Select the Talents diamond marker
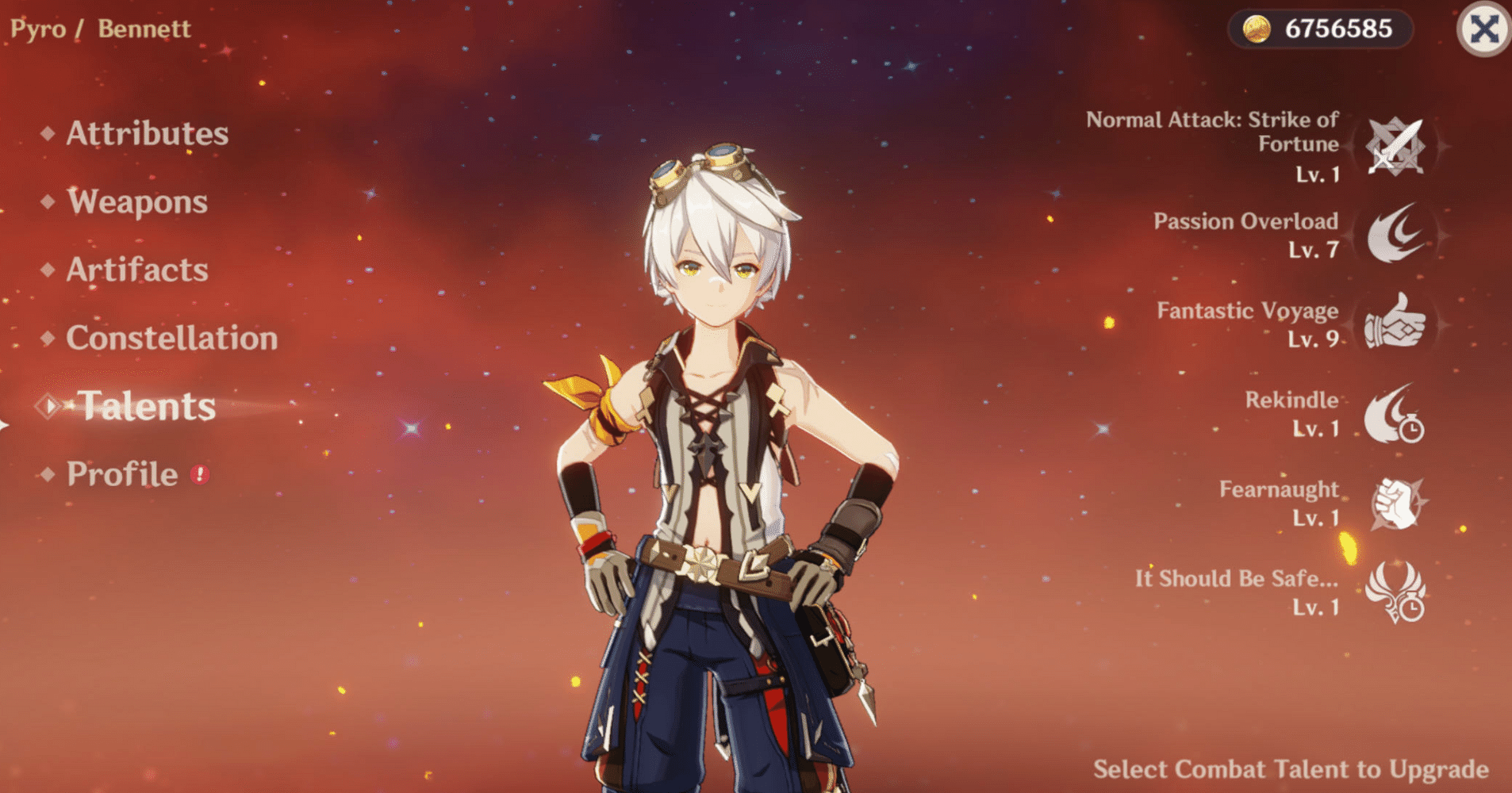 click(46, 406)
